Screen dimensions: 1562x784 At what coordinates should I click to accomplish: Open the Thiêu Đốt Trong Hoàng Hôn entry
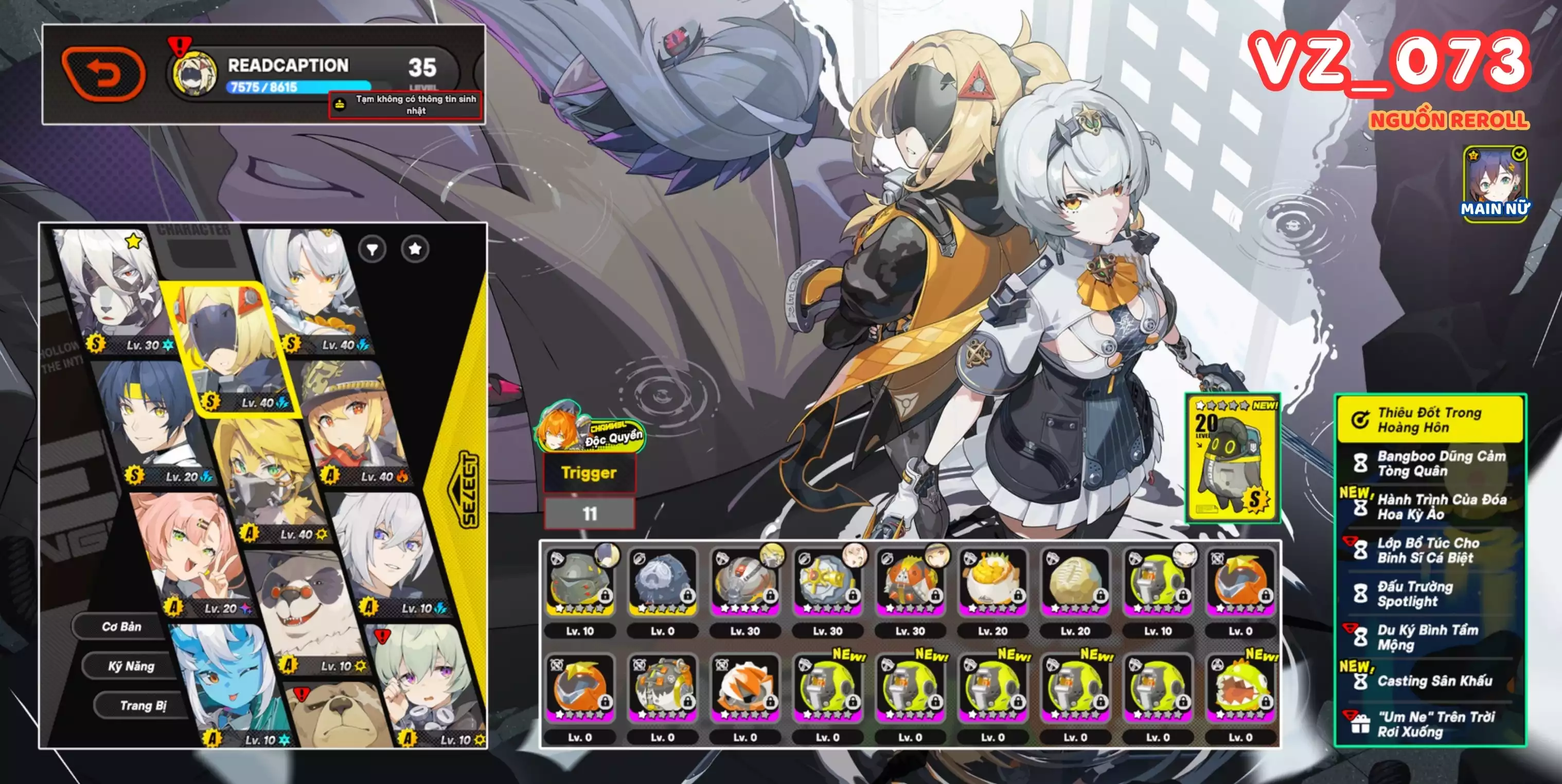point(1430,420)
